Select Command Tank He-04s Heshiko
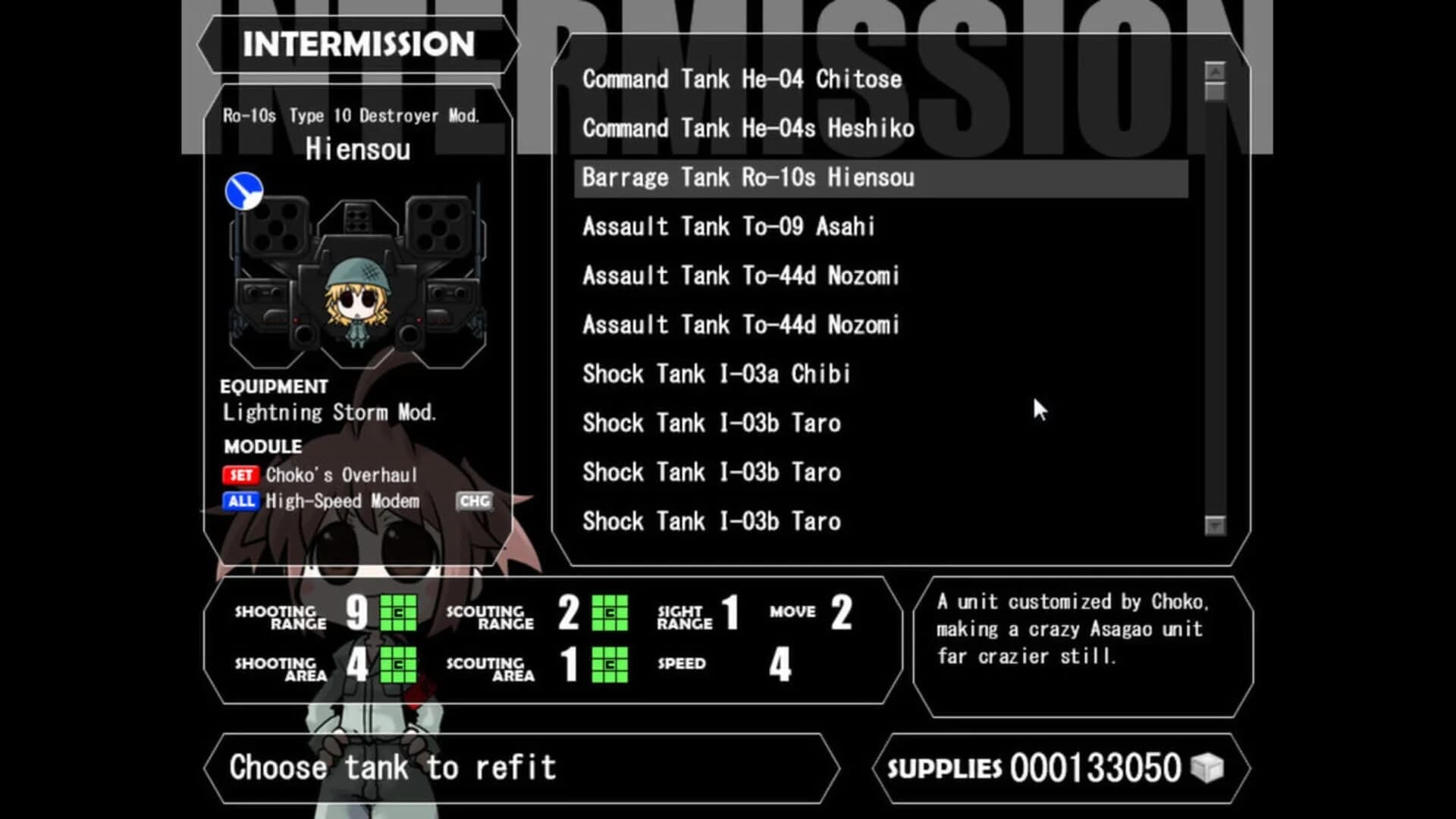1456x819 pixels. click(x=748, y=128)
